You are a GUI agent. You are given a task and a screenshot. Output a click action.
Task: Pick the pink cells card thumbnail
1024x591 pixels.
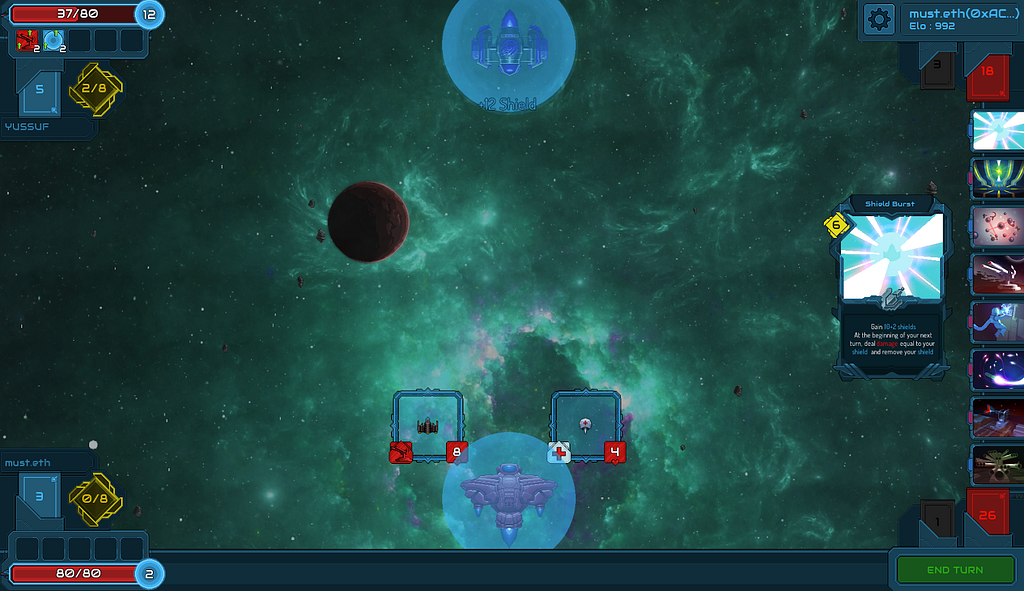997,226
